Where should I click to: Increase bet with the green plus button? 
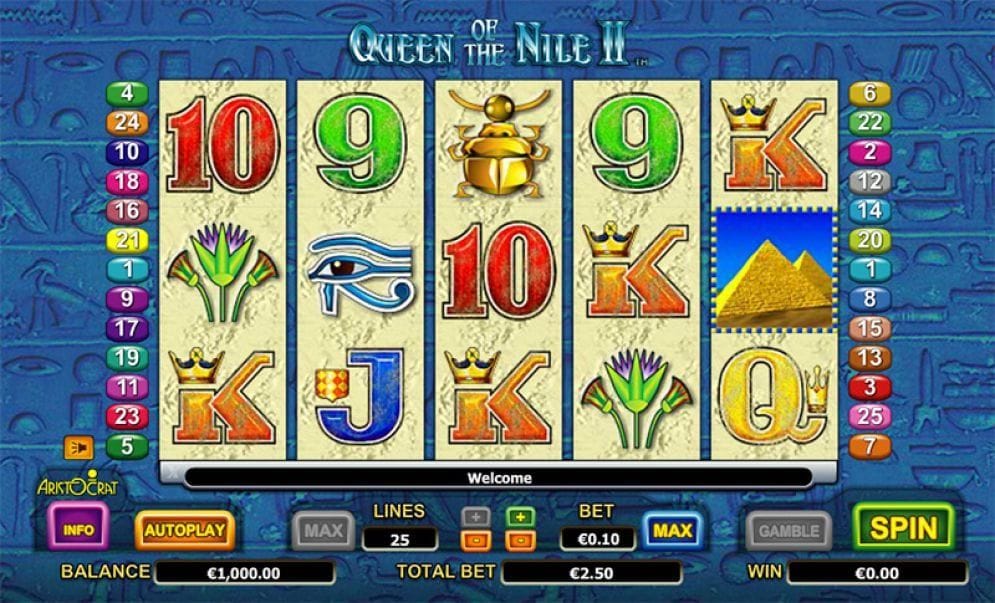click(x=519, y=517)
